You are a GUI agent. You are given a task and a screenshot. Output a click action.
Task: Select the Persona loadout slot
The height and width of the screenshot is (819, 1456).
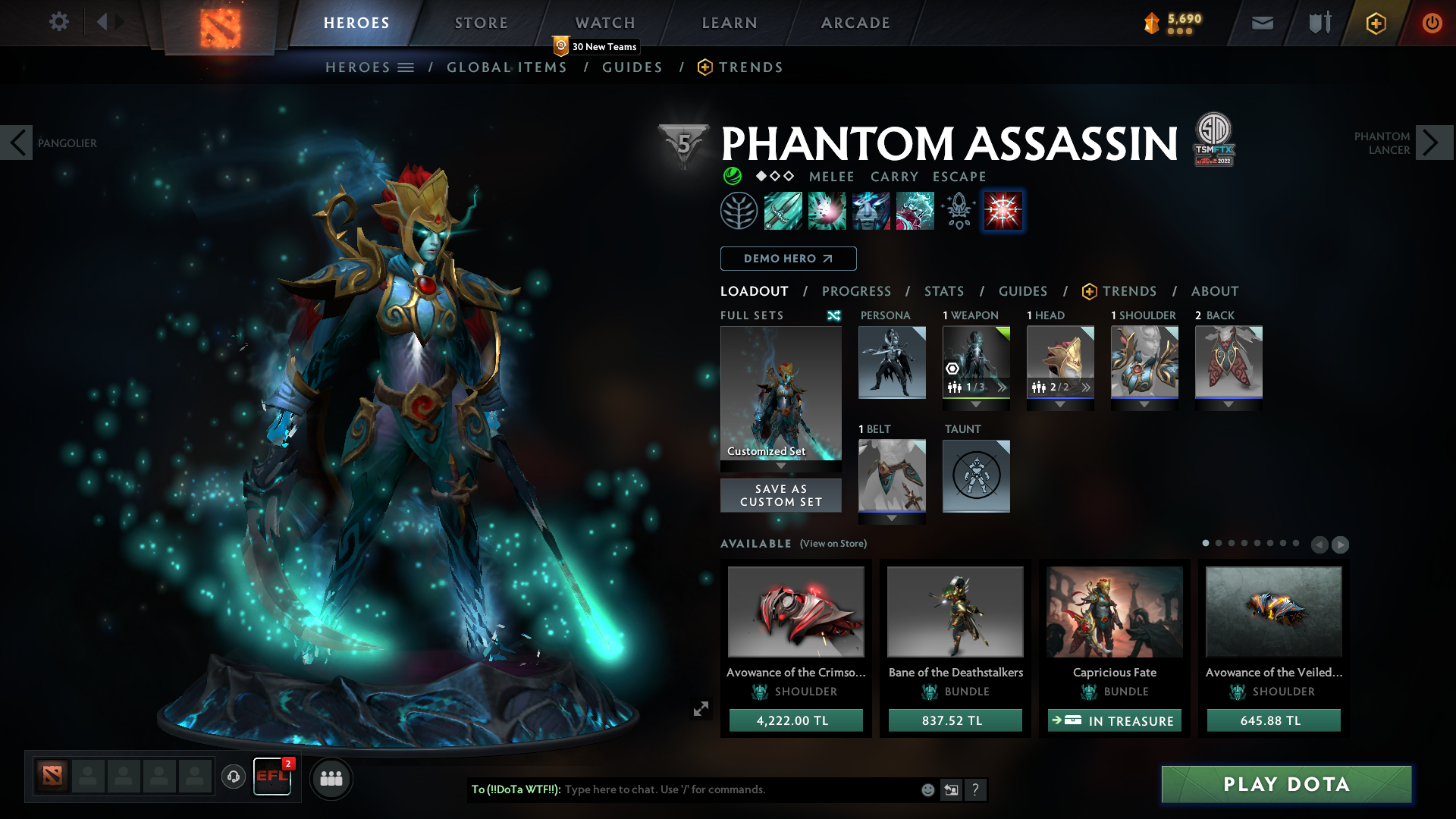pyautogui.click(x=892, y=362)
